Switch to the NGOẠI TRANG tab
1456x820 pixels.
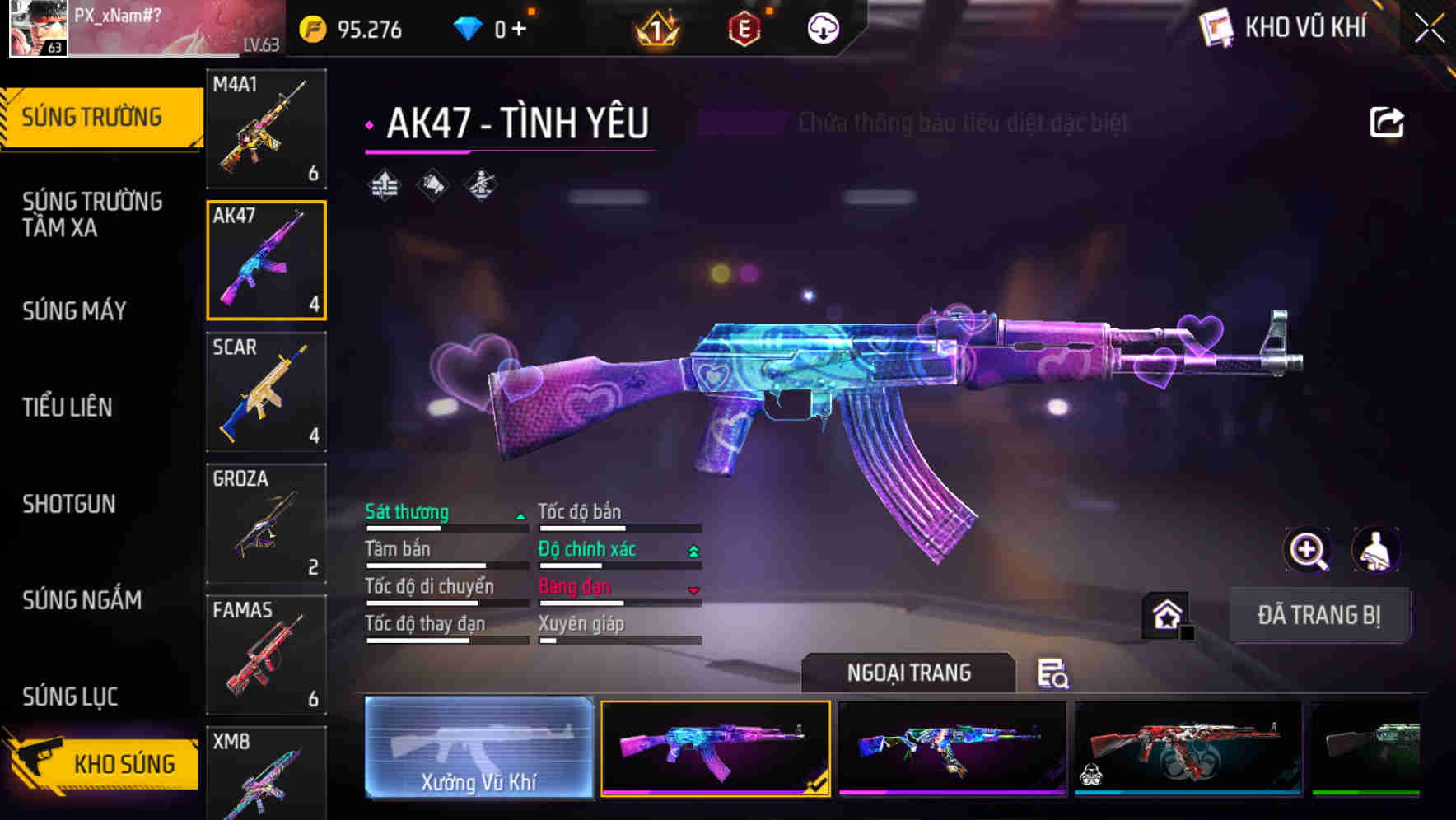pyautogui.click(x=909, y=673)
